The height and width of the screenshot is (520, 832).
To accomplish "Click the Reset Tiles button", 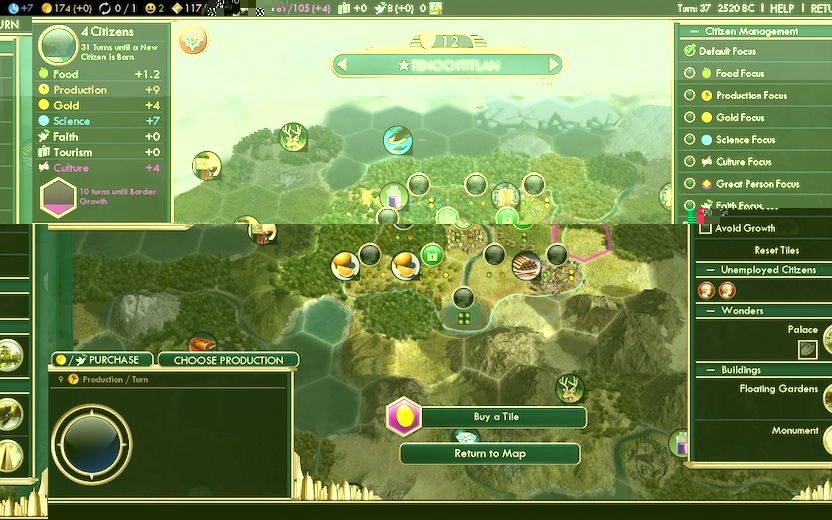I will click(776, 250).
